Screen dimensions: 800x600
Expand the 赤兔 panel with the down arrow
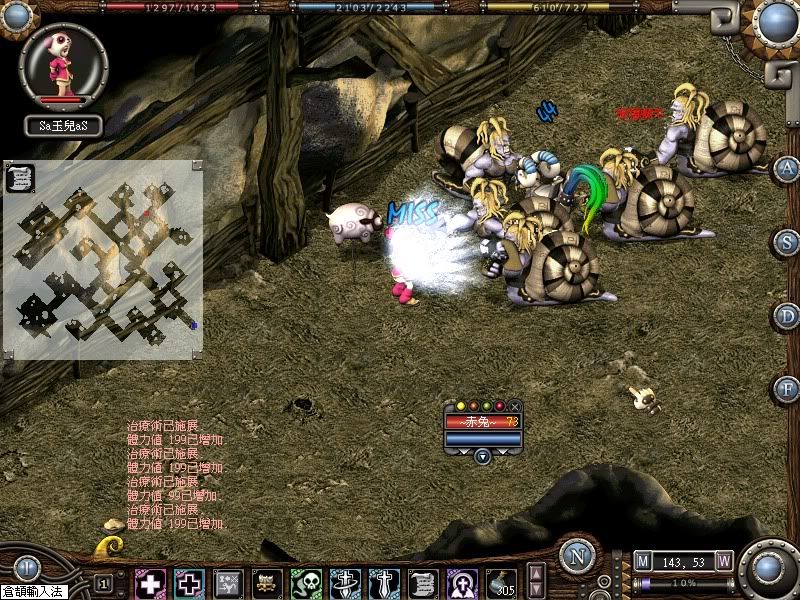click(482, 456)
